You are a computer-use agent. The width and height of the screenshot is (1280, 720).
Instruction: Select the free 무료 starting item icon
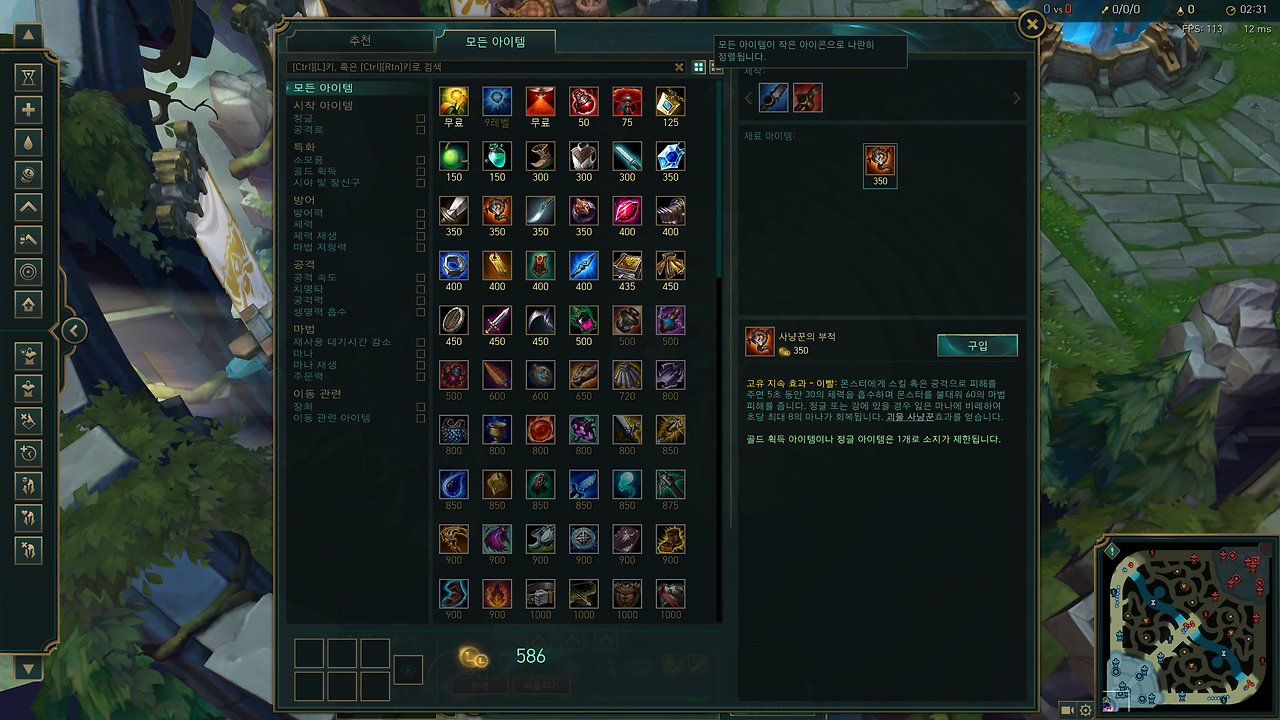coord(453,100)
